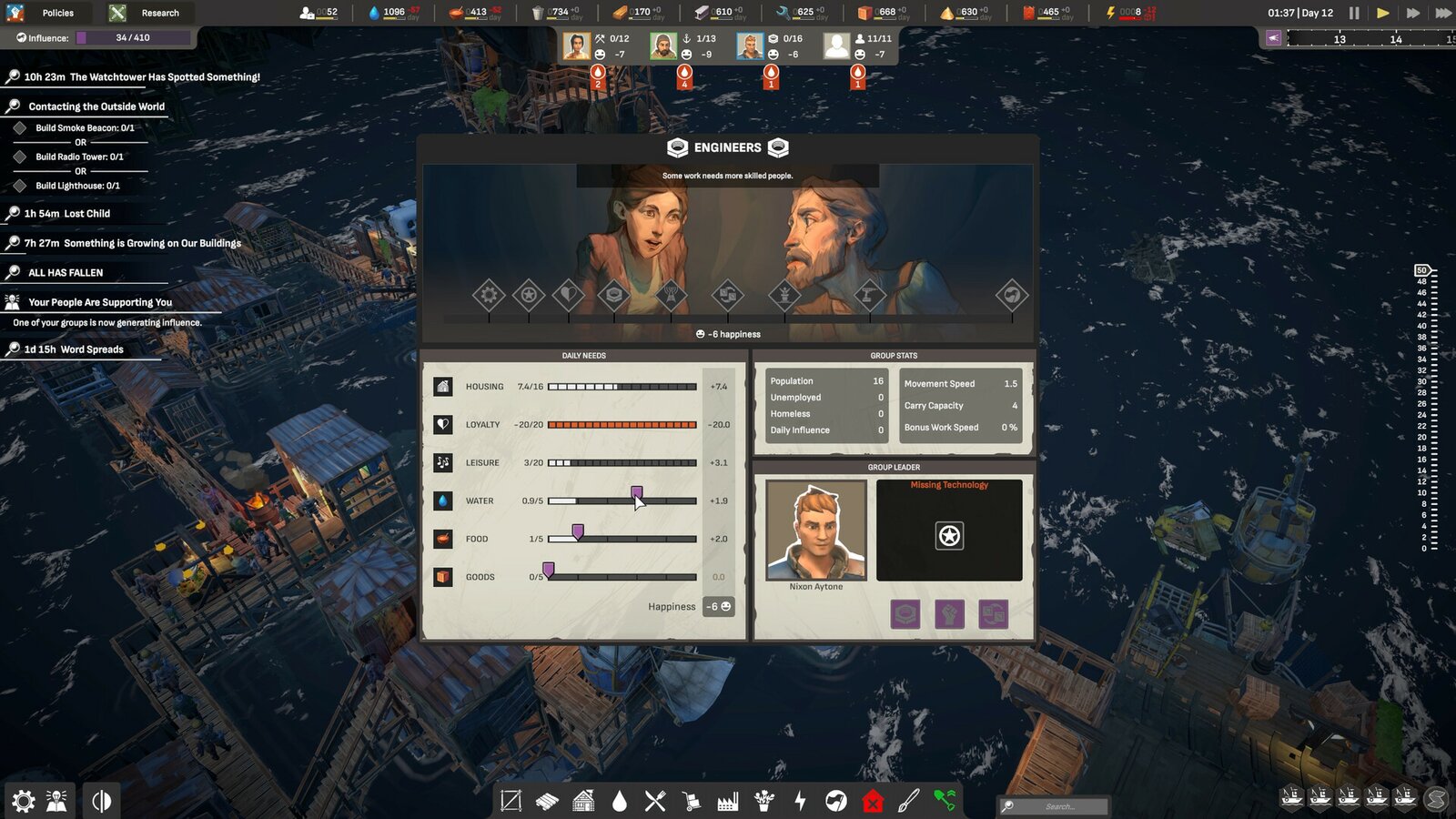
Task: Open the housing buildings category
Action: [582, 802]
